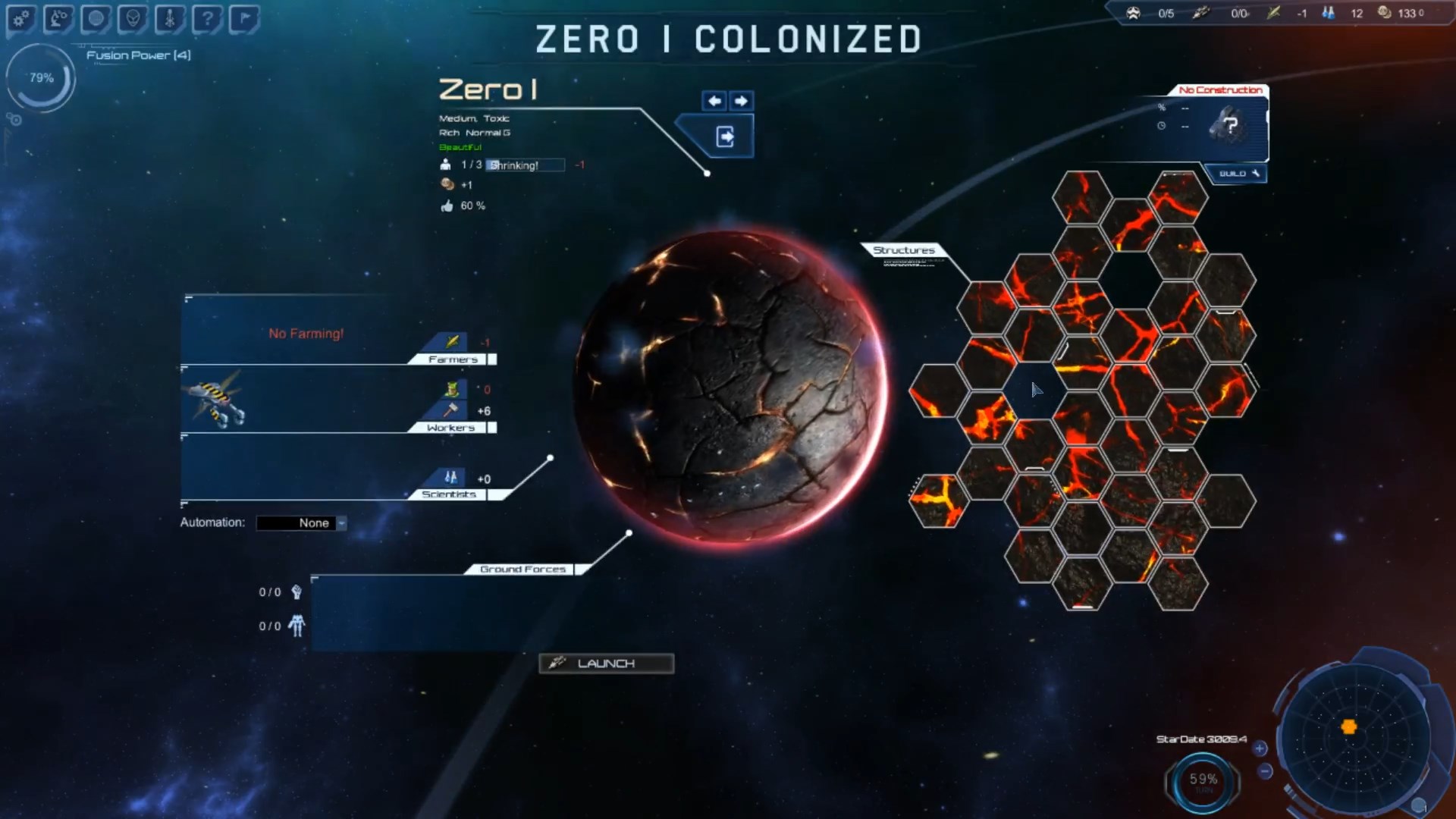Image resolution: width=1456 pixels, height=819 pixels.
Task: Open the game settings gear icon
Action: (20, 19)
